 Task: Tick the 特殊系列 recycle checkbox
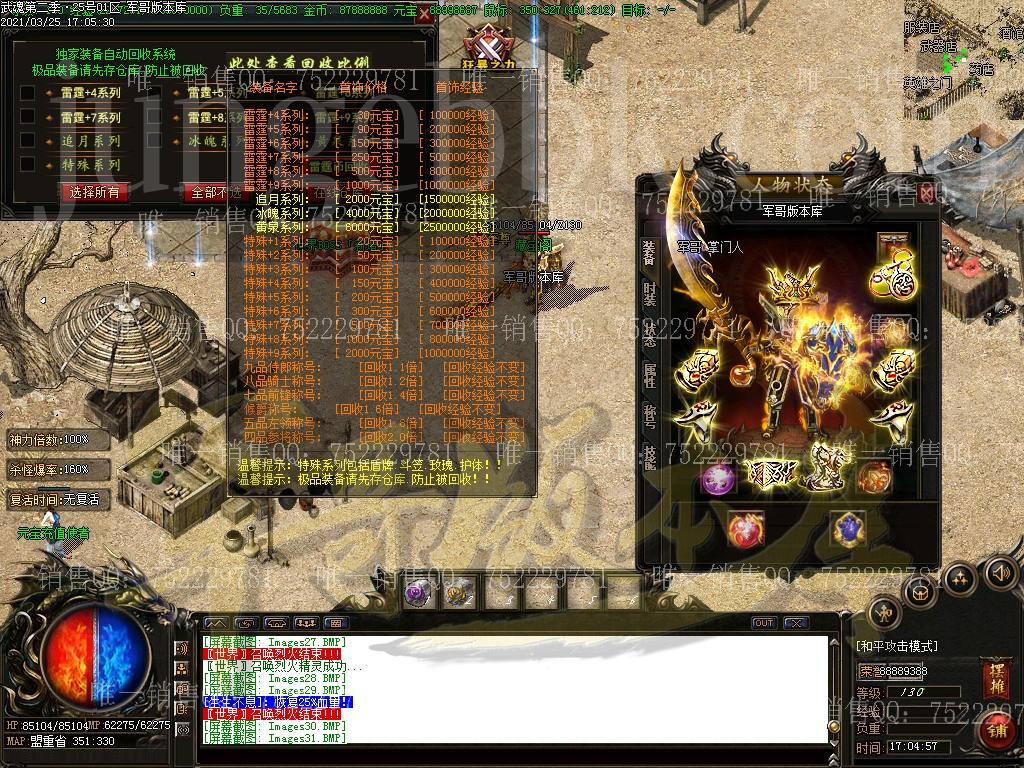(x=28, y=166)
